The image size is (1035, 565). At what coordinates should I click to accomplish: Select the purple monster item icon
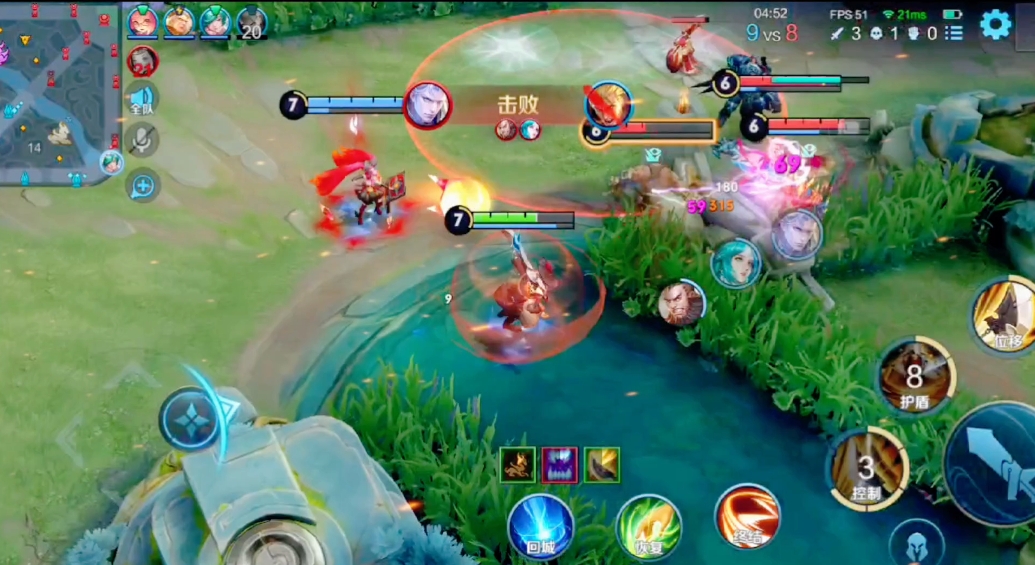point(559,465)
